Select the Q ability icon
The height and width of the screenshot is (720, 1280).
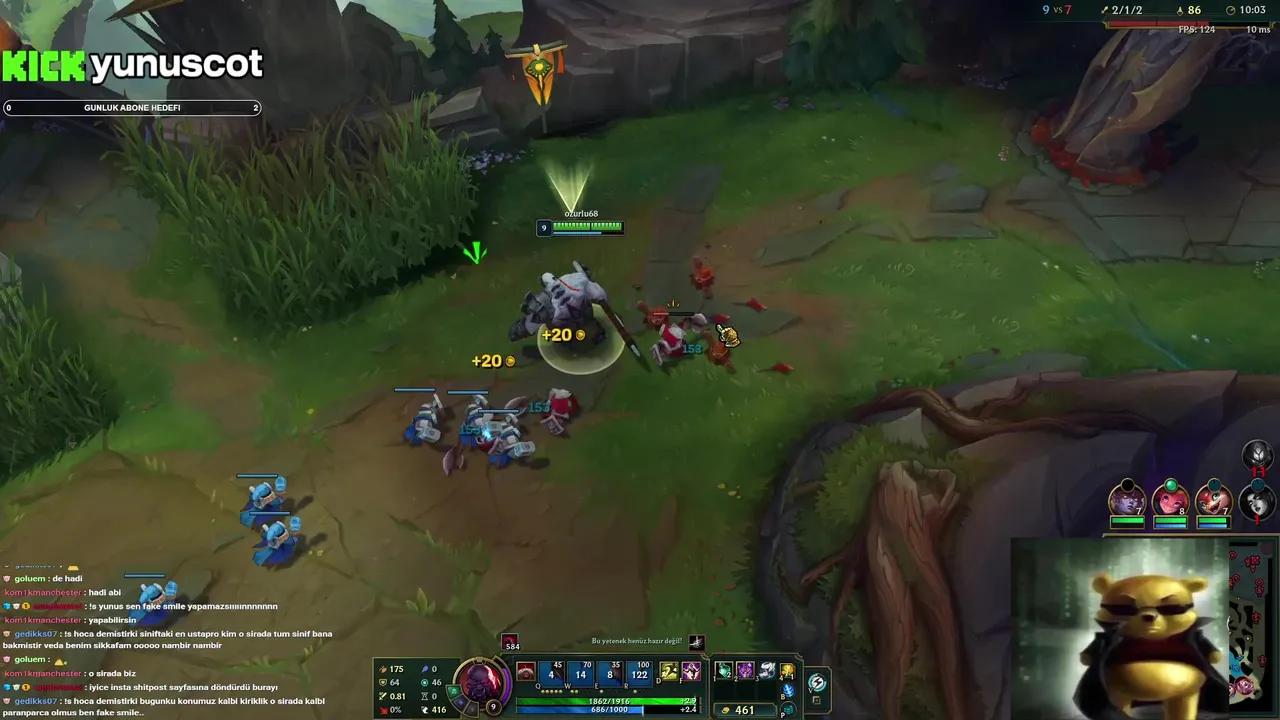(551, 674)
